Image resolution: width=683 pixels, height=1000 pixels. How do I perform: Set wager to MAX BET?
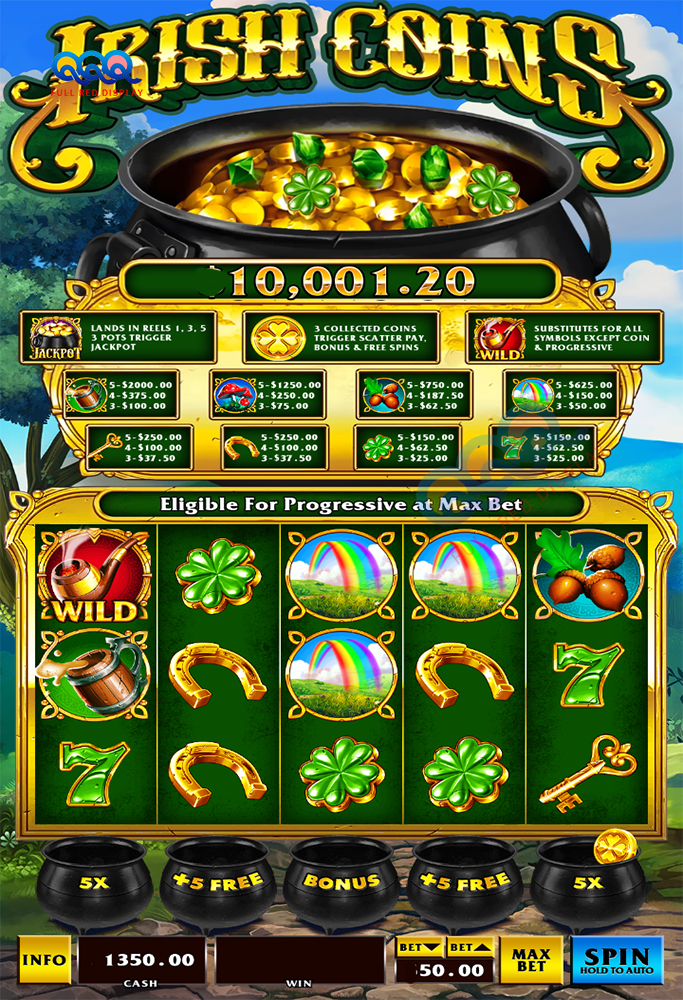(x=532, y=960)
